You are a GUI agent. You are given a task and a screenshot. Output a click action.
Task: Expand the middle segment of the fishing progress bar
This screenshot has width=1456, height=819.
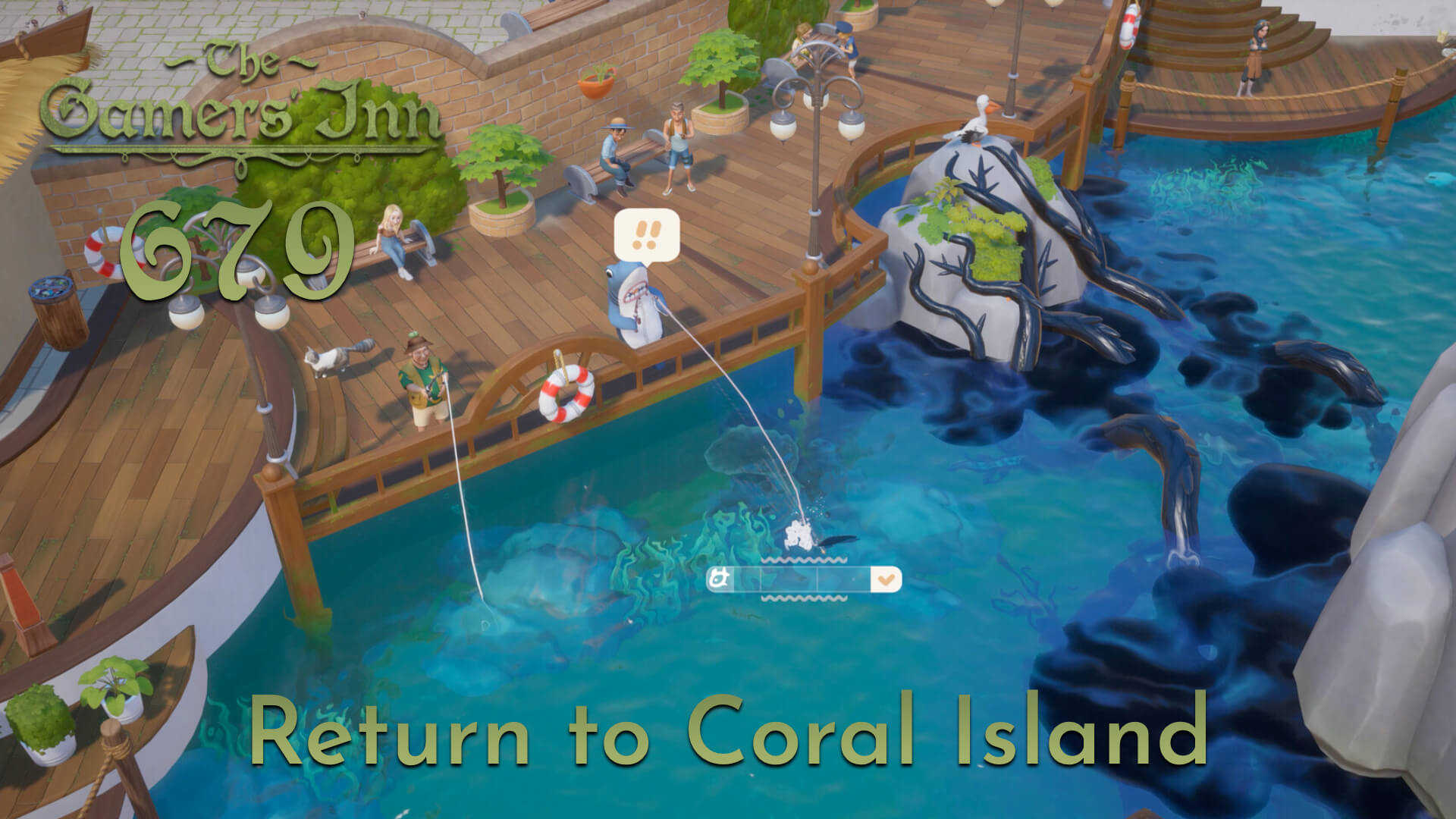[789, 579]
